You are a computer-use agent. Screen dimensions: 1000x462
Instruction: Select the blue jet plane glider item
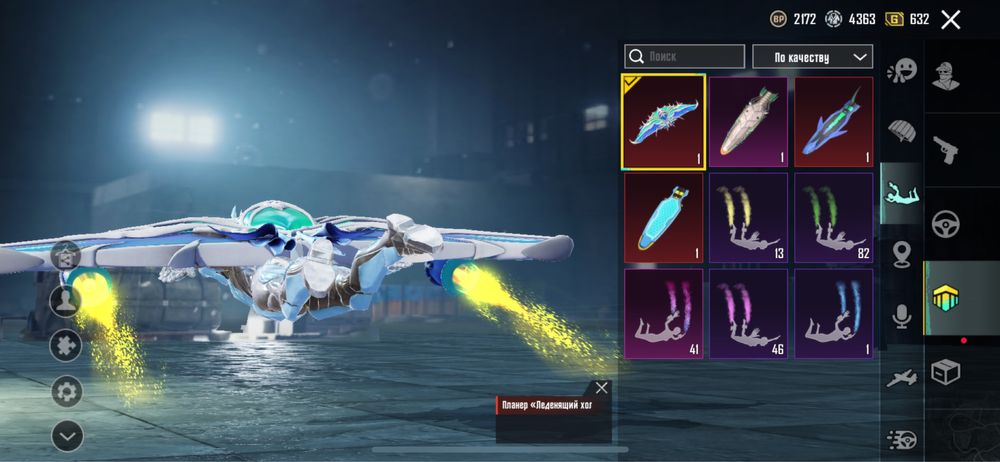pos(833,122)
